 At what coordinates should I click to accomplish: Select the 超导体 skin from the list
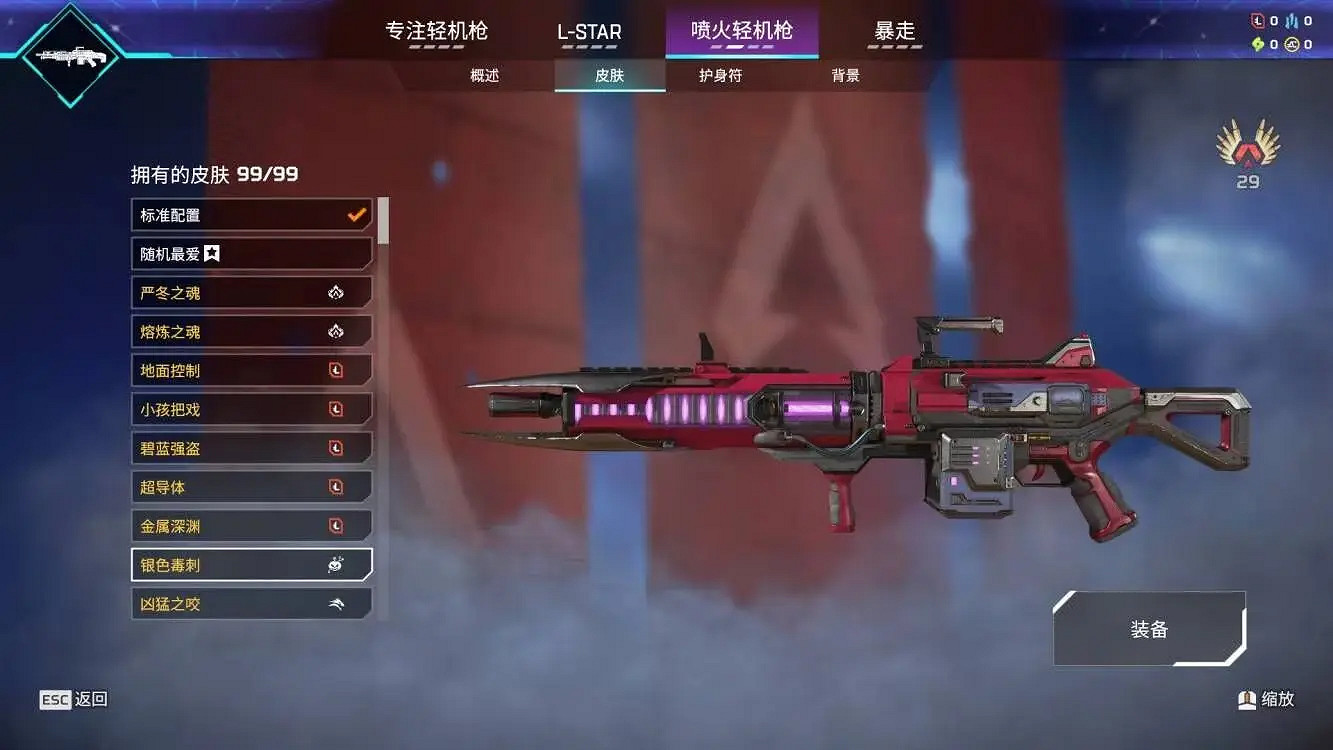250,486
